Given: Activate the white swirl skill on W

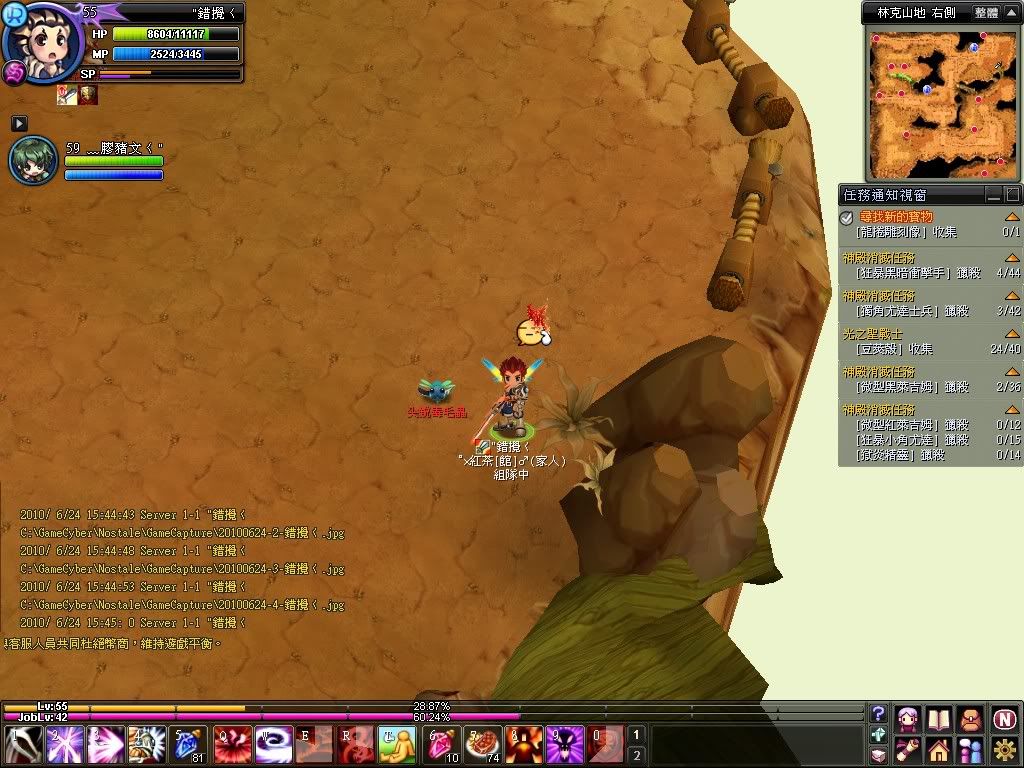Looking at the screenshot, I should tap(273, 745).
